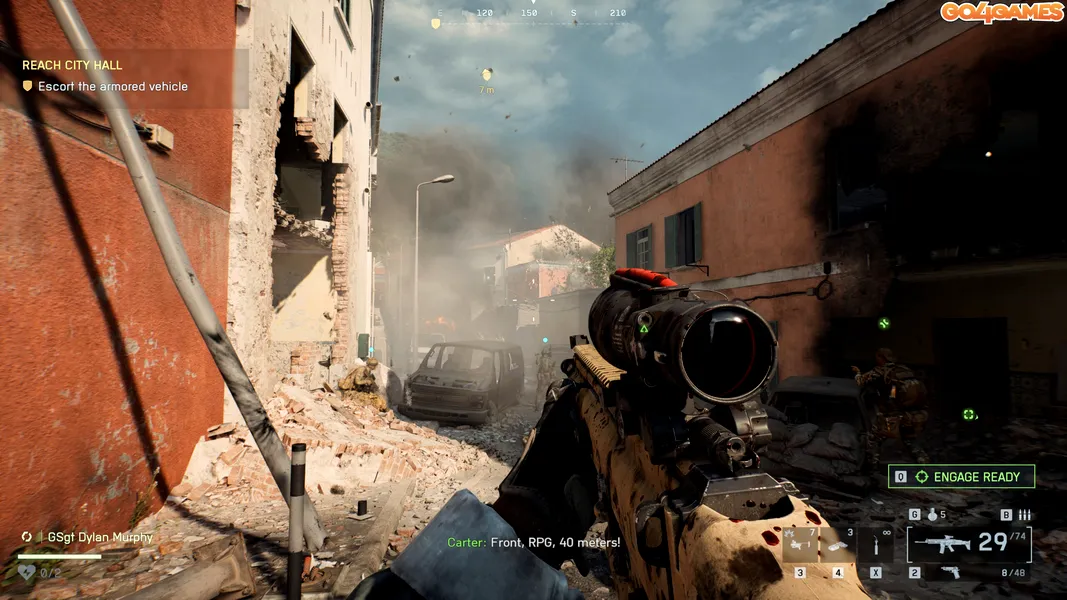Click the compass heading bar

tap(531, 14)
